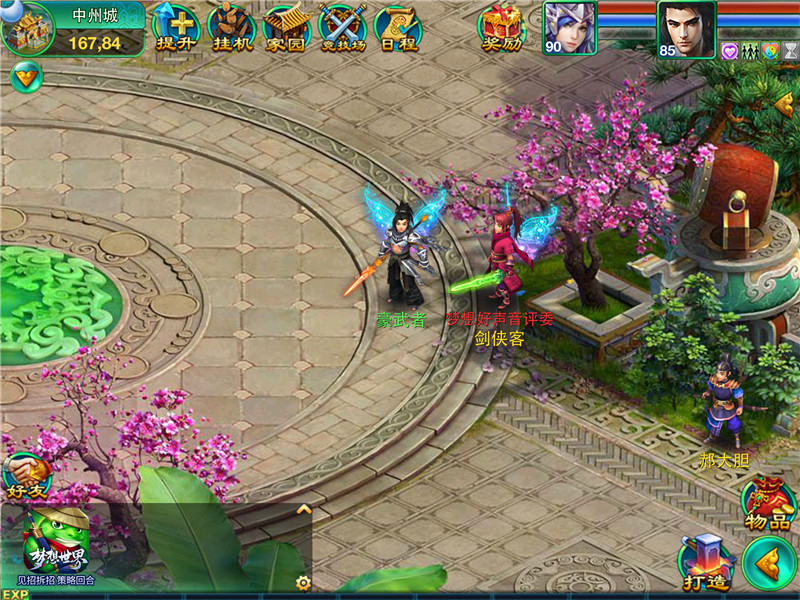Screen dimensions: 800x600
Task: Open chat panel gear settings
Action: point(303,581)
